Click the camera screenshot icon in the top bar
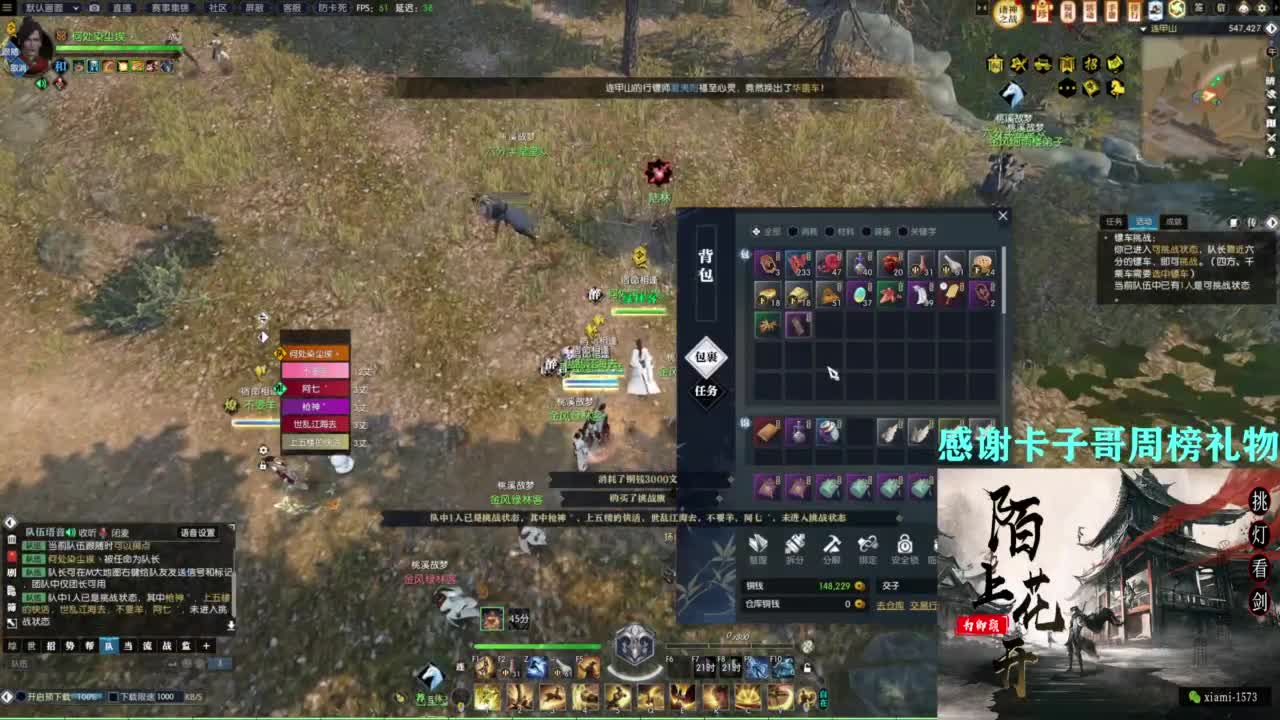1280x720 pixels. pyautogui.click(x=94, y=8)
